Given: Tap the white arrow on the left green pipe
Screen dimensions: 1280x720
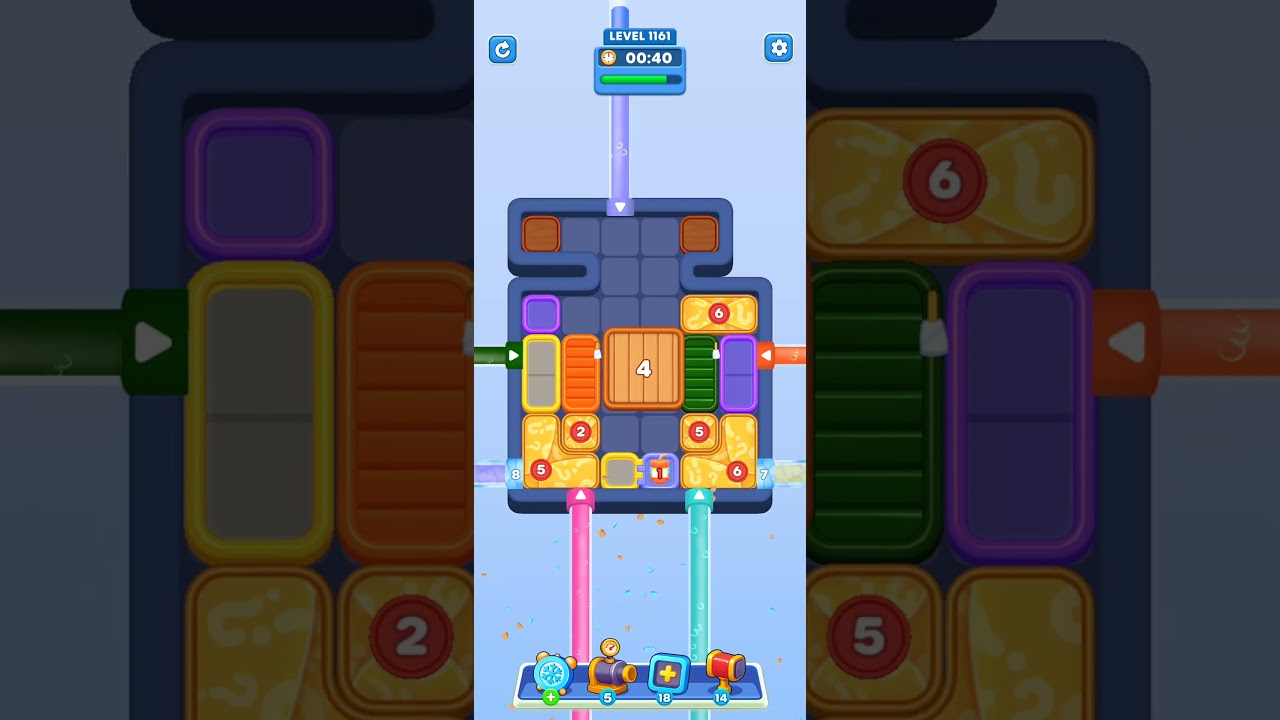Looking at the screenshot, I should pyautogui.click(x=514, y=354).
